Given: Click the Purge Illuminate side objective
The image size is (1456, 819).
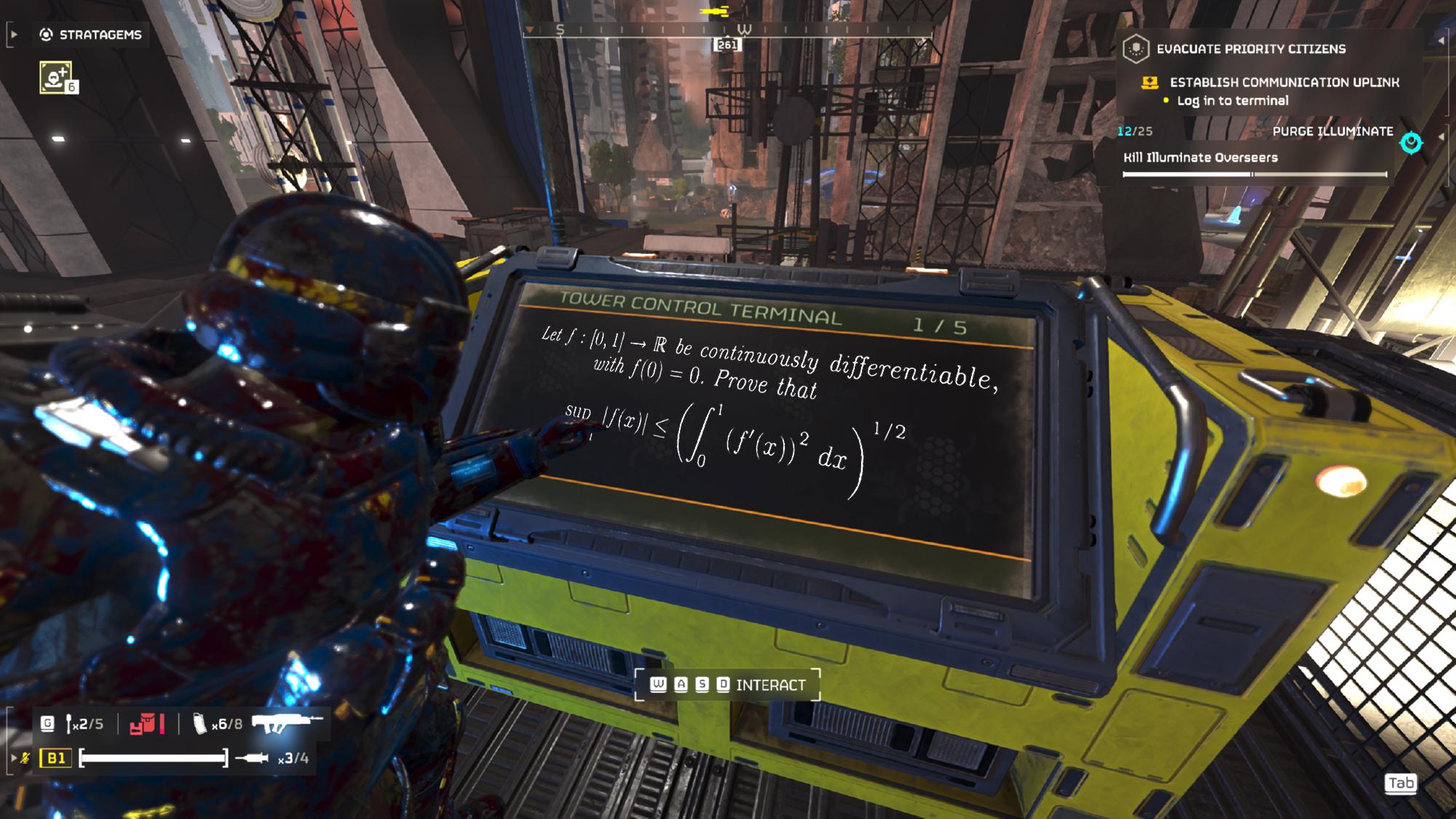Looking at the screenshot, I should tap(1332, 131).
